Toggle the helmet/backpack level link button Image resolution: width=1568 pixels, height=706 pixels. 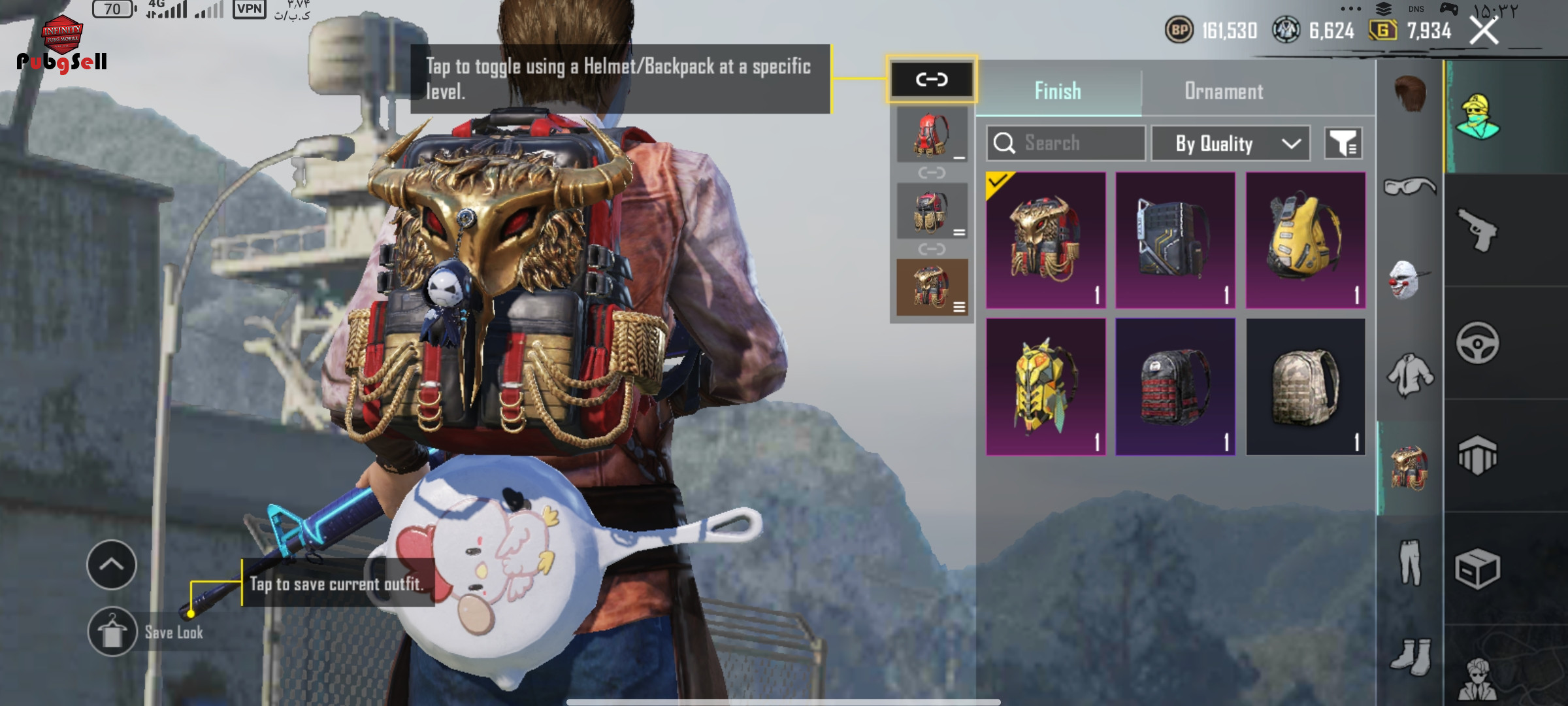click(932, 80)
